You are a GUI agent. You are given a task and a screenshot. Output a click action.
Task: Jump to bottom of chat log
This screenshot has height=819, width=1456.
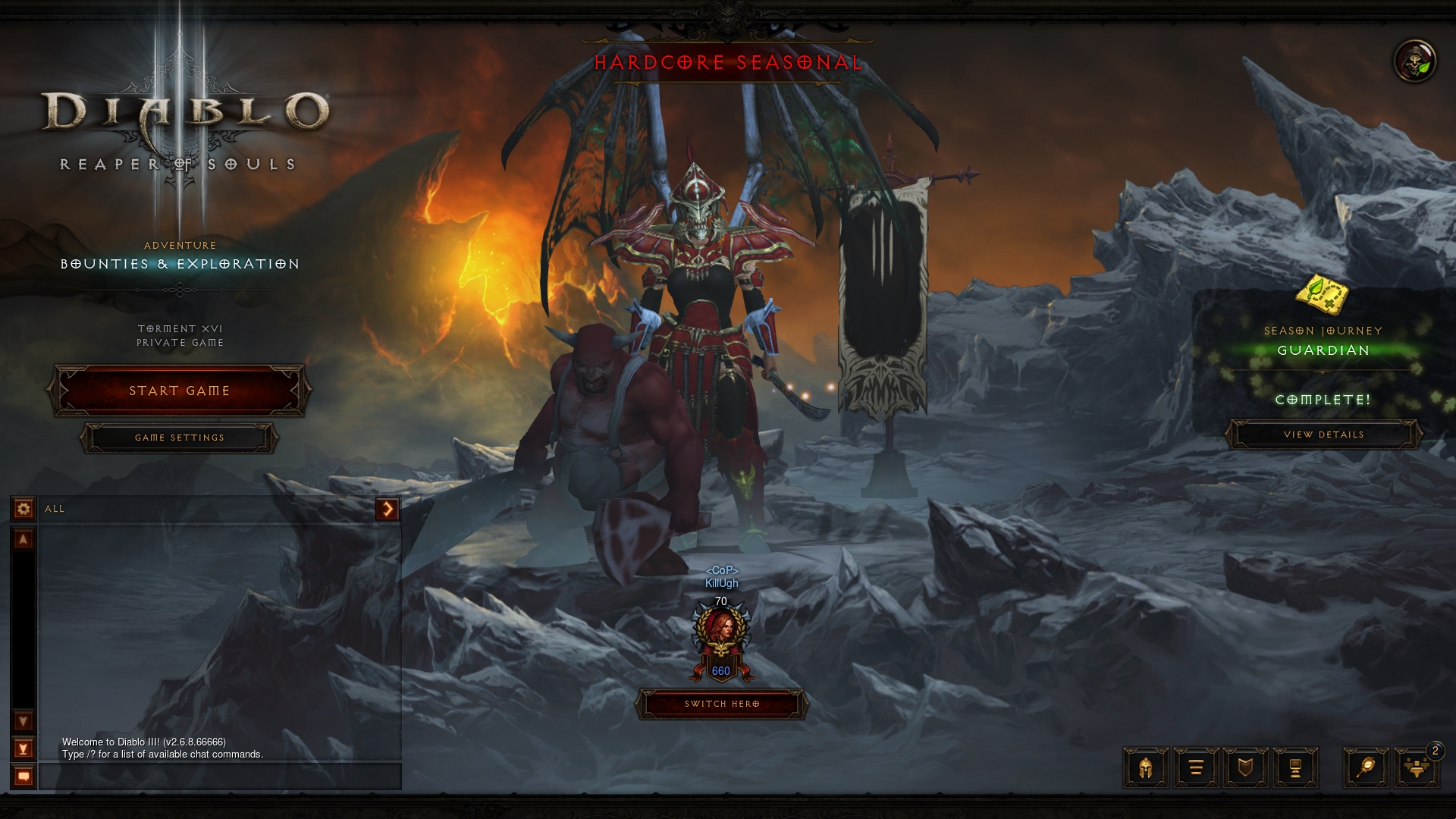tap(24, 749)
